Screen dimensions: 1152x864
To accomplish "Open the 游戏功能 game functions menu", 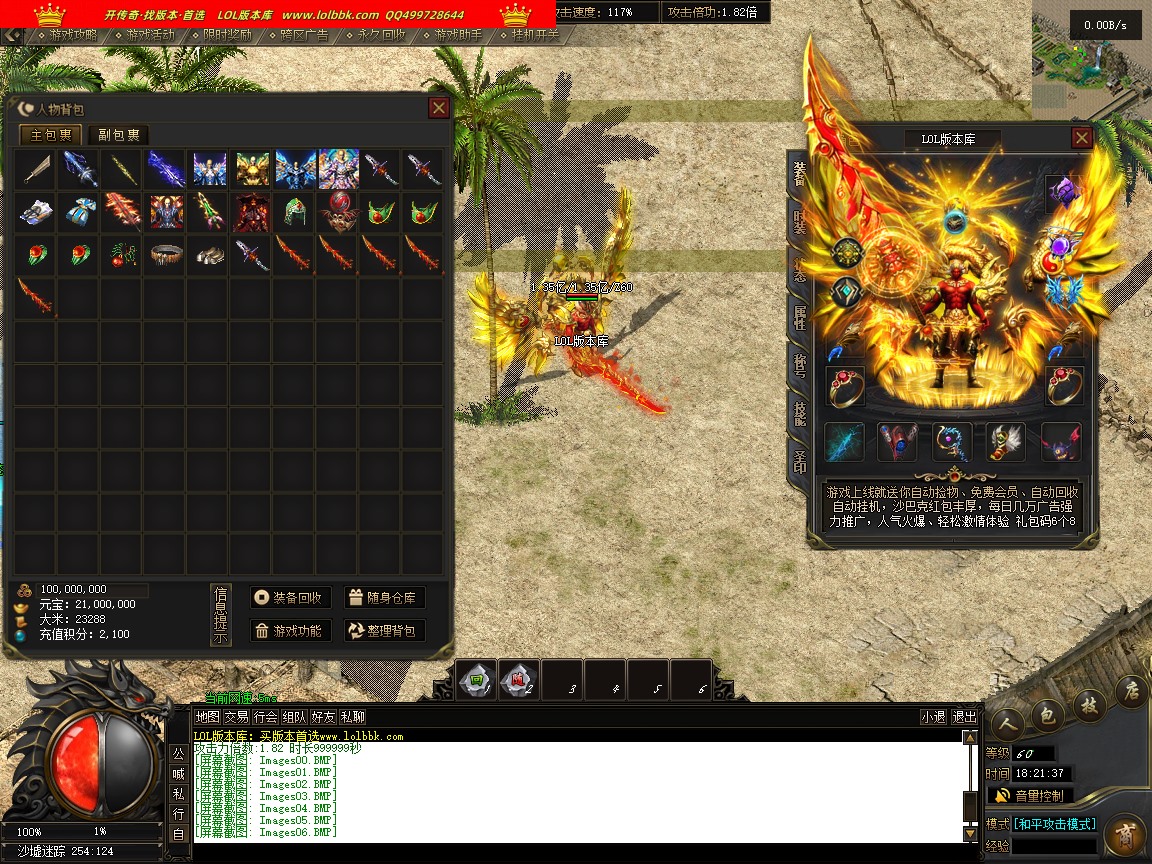I will pyautogui.click(x=290, y=631).
